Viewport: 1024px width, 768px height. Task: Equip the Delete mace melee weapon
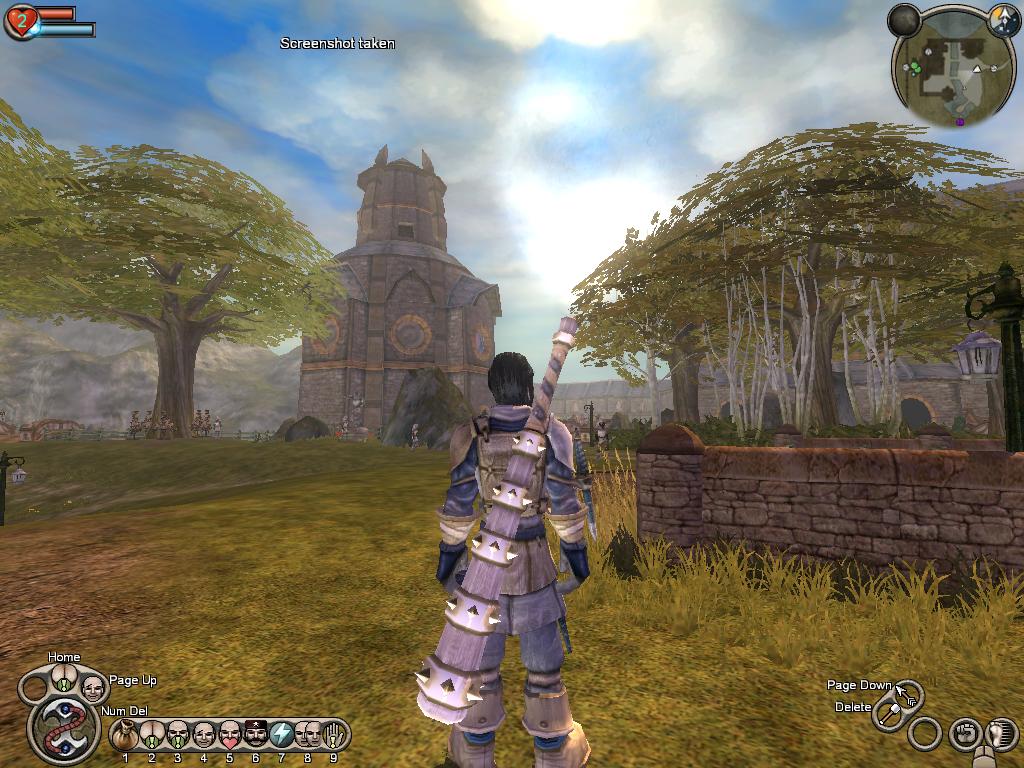888,714
